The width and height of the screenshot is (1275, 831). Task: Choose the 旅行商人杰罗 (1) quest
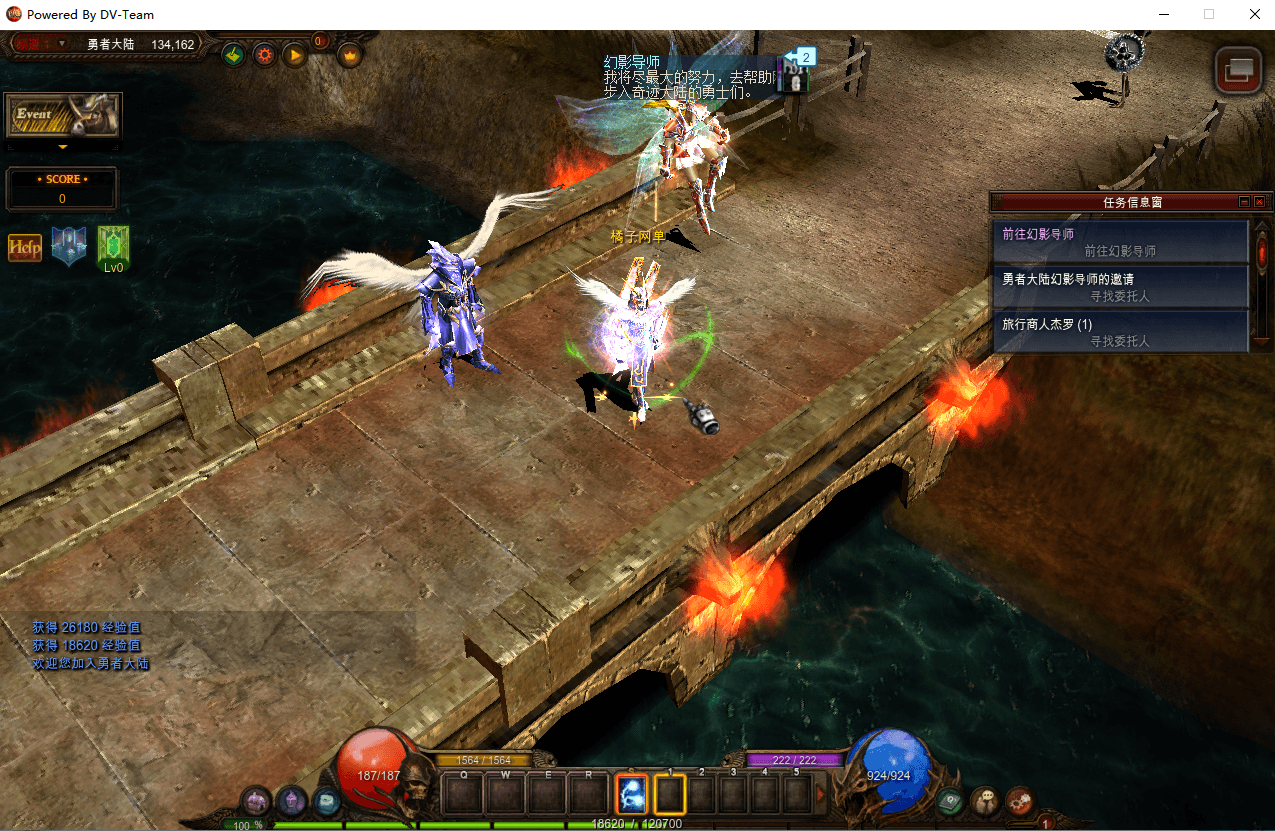tap(1120, 332)
